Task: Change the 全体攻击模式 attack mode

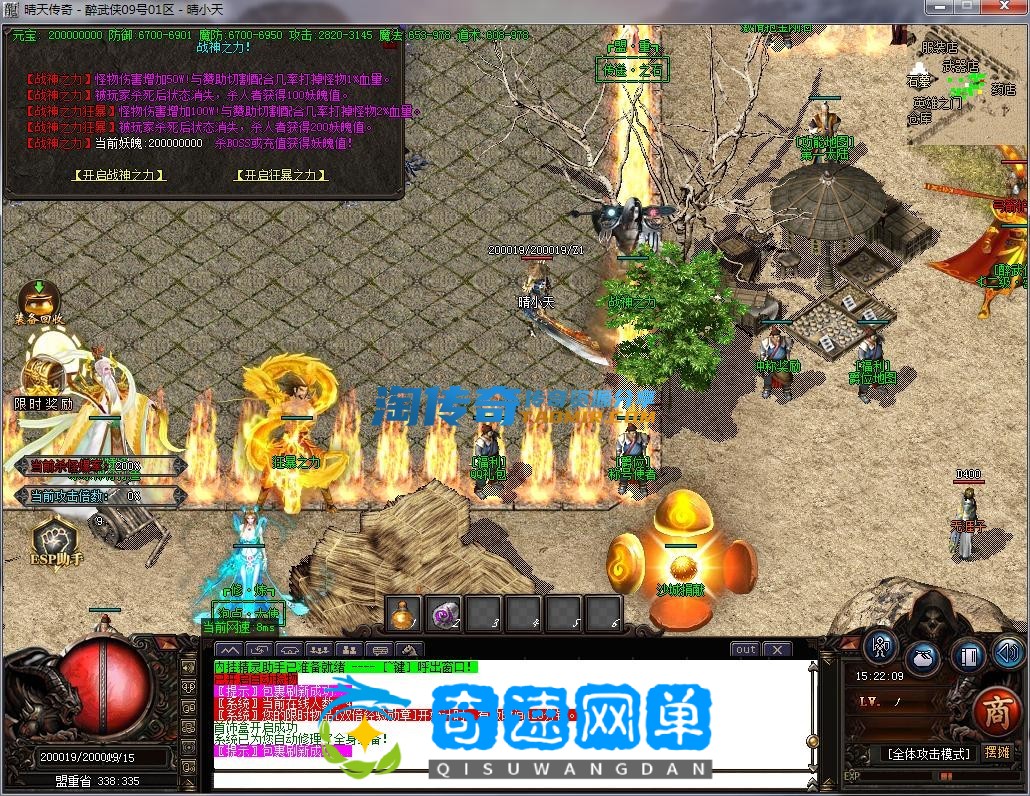Action: [x=926, y=754]
